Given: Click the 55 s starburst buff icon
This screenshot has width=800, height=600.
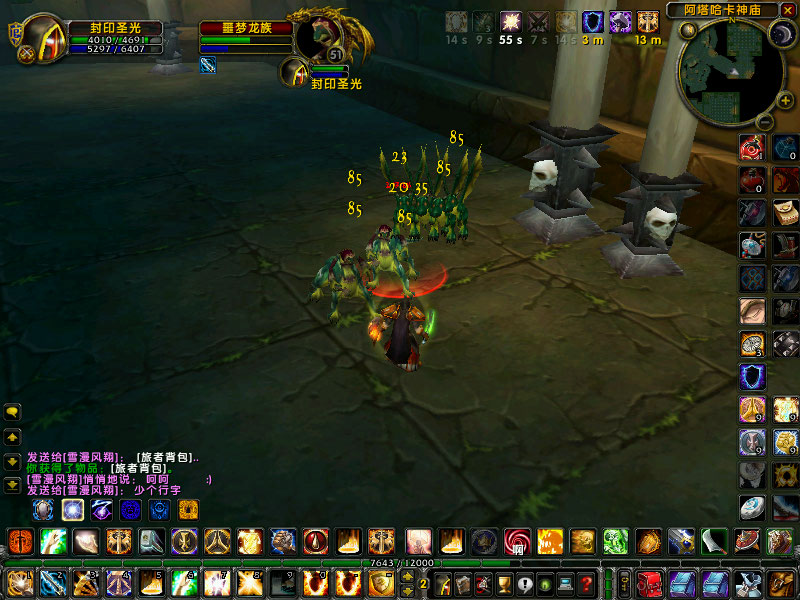Looking at the screenshot, I should pos(511,22).
